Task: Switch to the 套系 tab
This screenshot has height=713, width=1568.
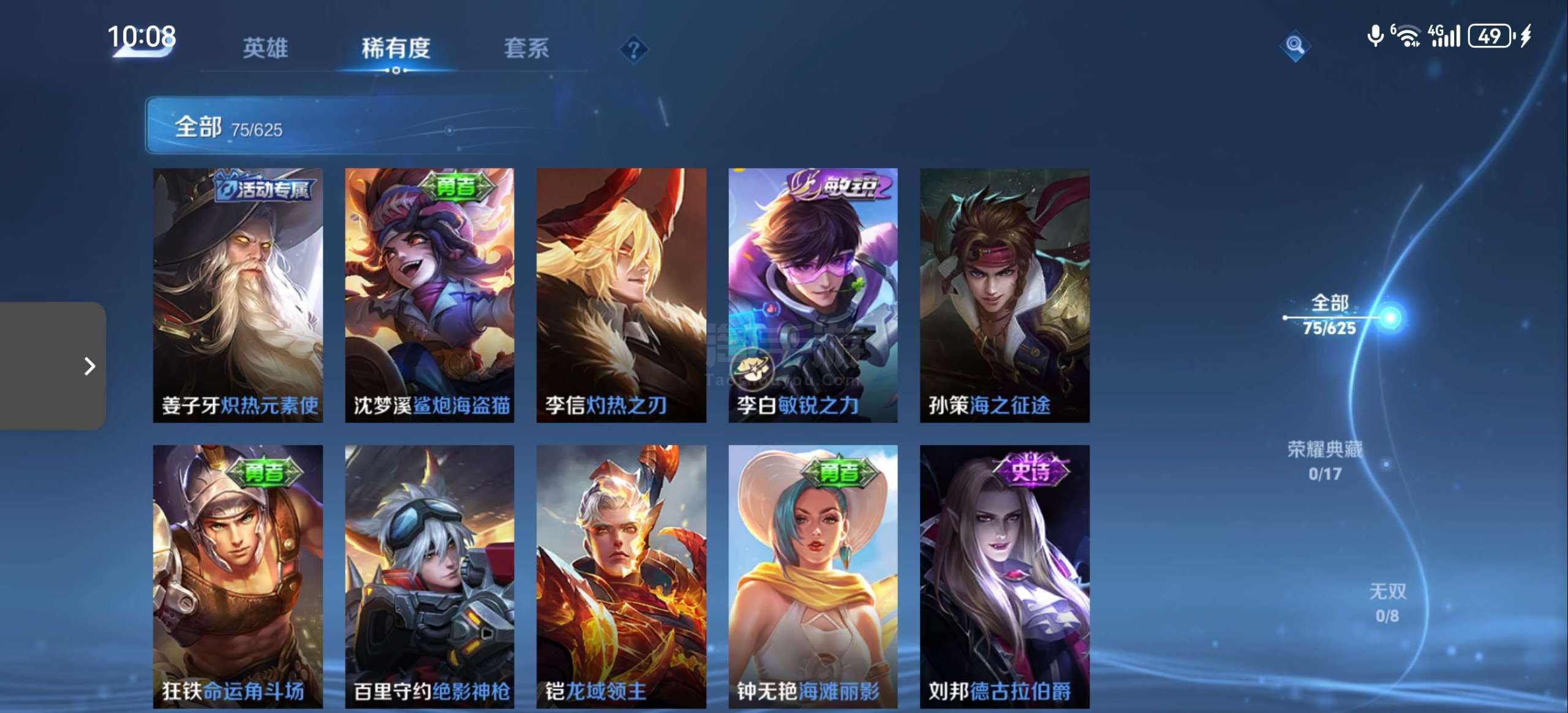Action: pos(526,49)
